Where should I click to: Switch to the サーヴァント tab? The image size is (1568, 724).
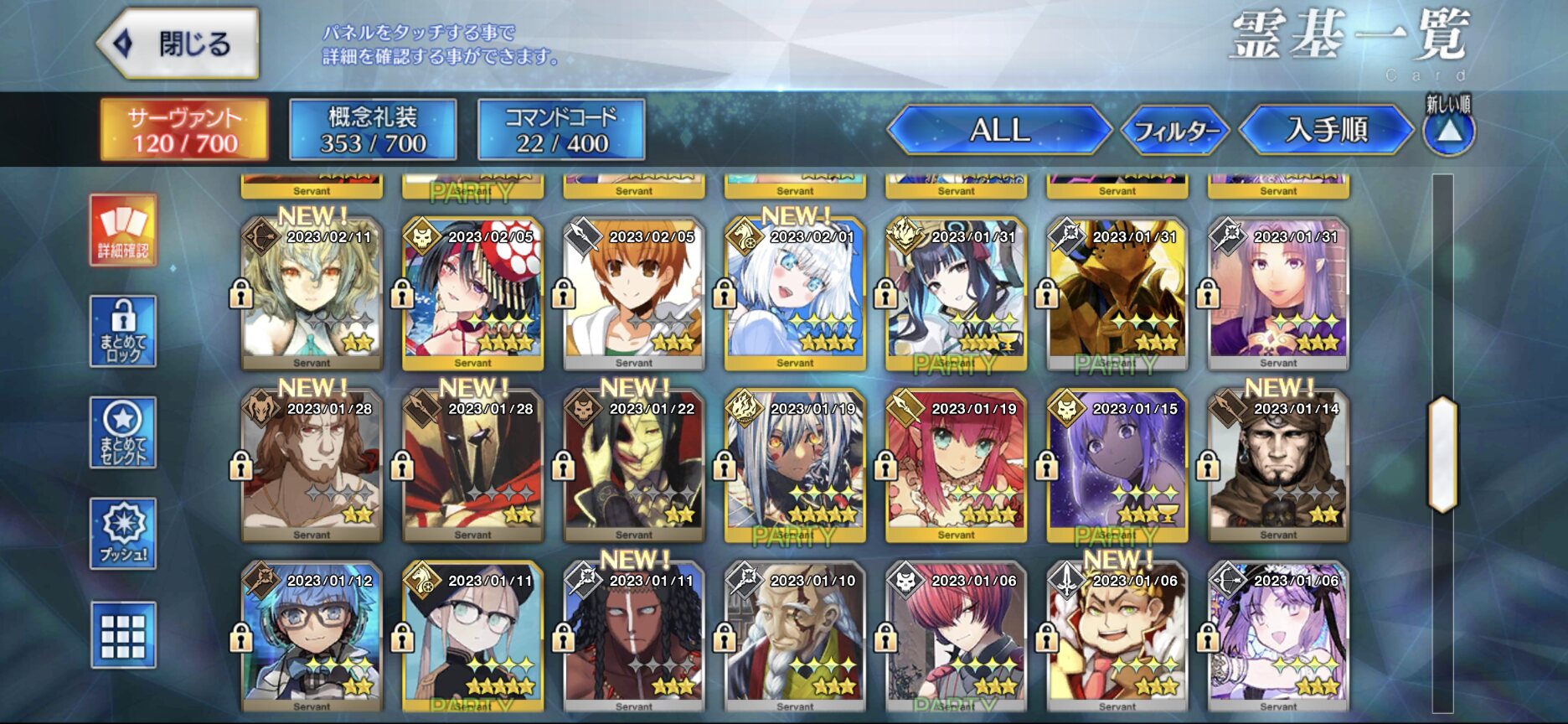click(184, 130)
